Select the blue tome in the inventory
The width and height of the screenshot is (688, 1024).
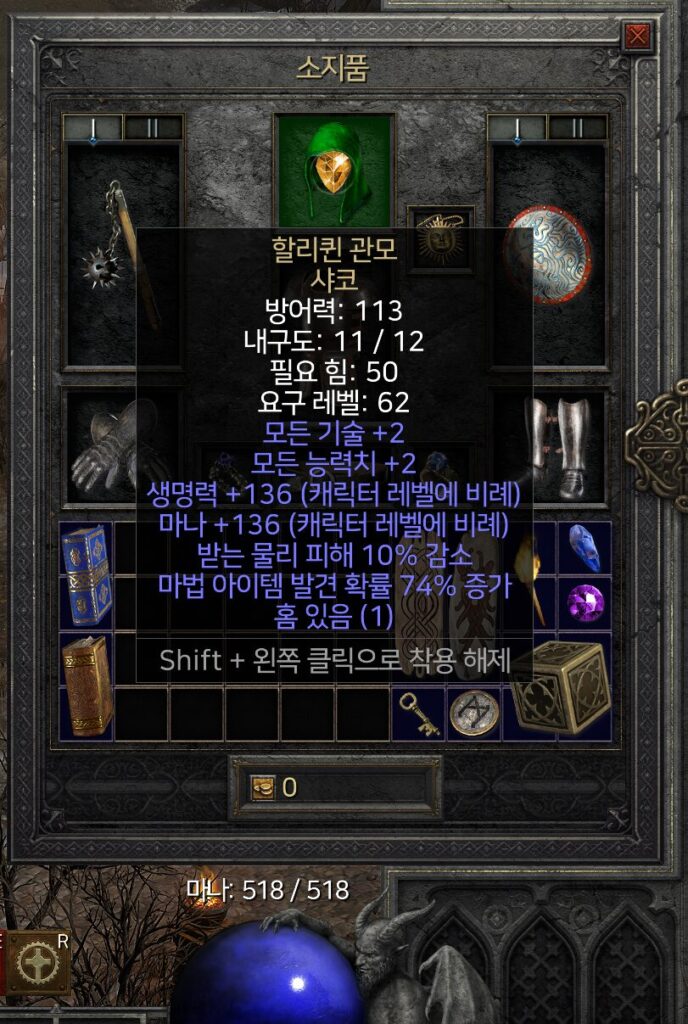click(x=85, y=574)
